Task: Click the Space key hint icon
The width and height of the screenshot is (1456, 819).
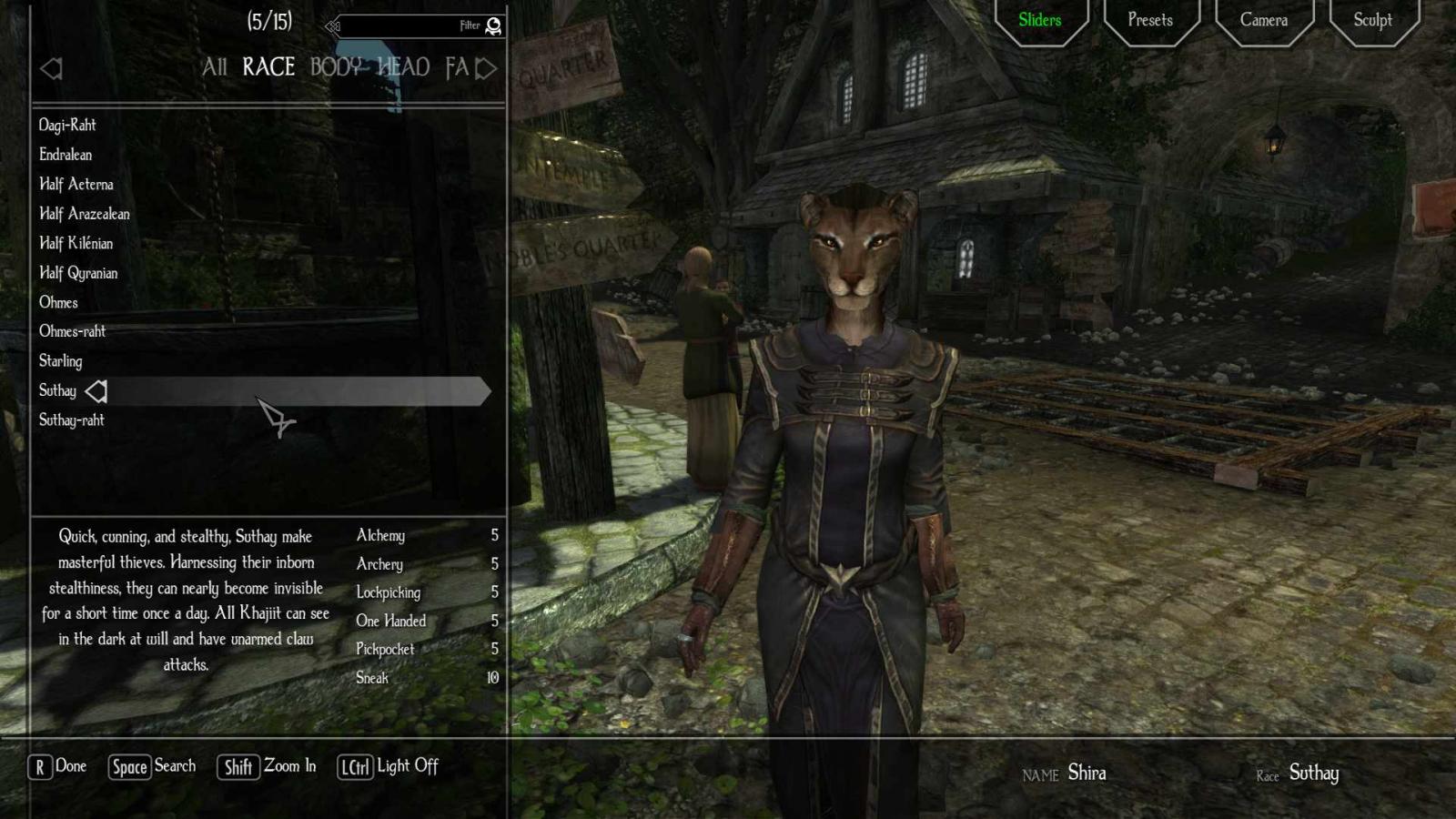Action: coord(130,767)
